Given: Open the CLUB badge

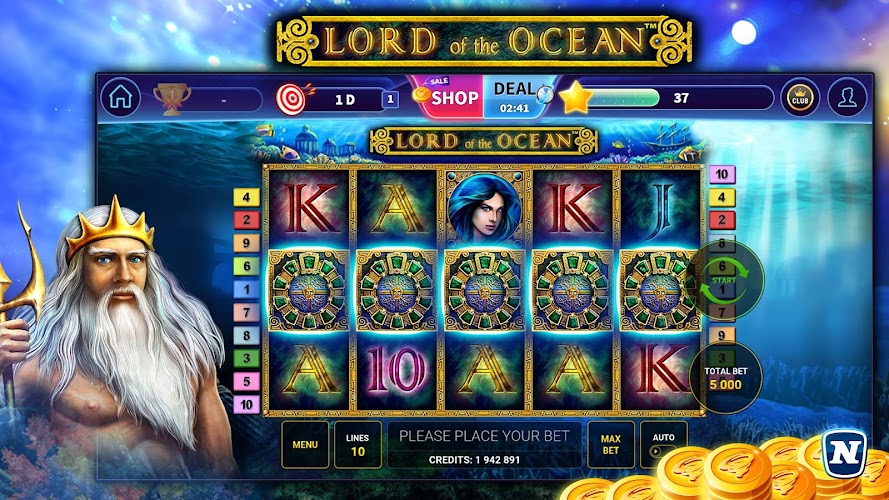Looking at the screenshot, I should tap(799, 98).
